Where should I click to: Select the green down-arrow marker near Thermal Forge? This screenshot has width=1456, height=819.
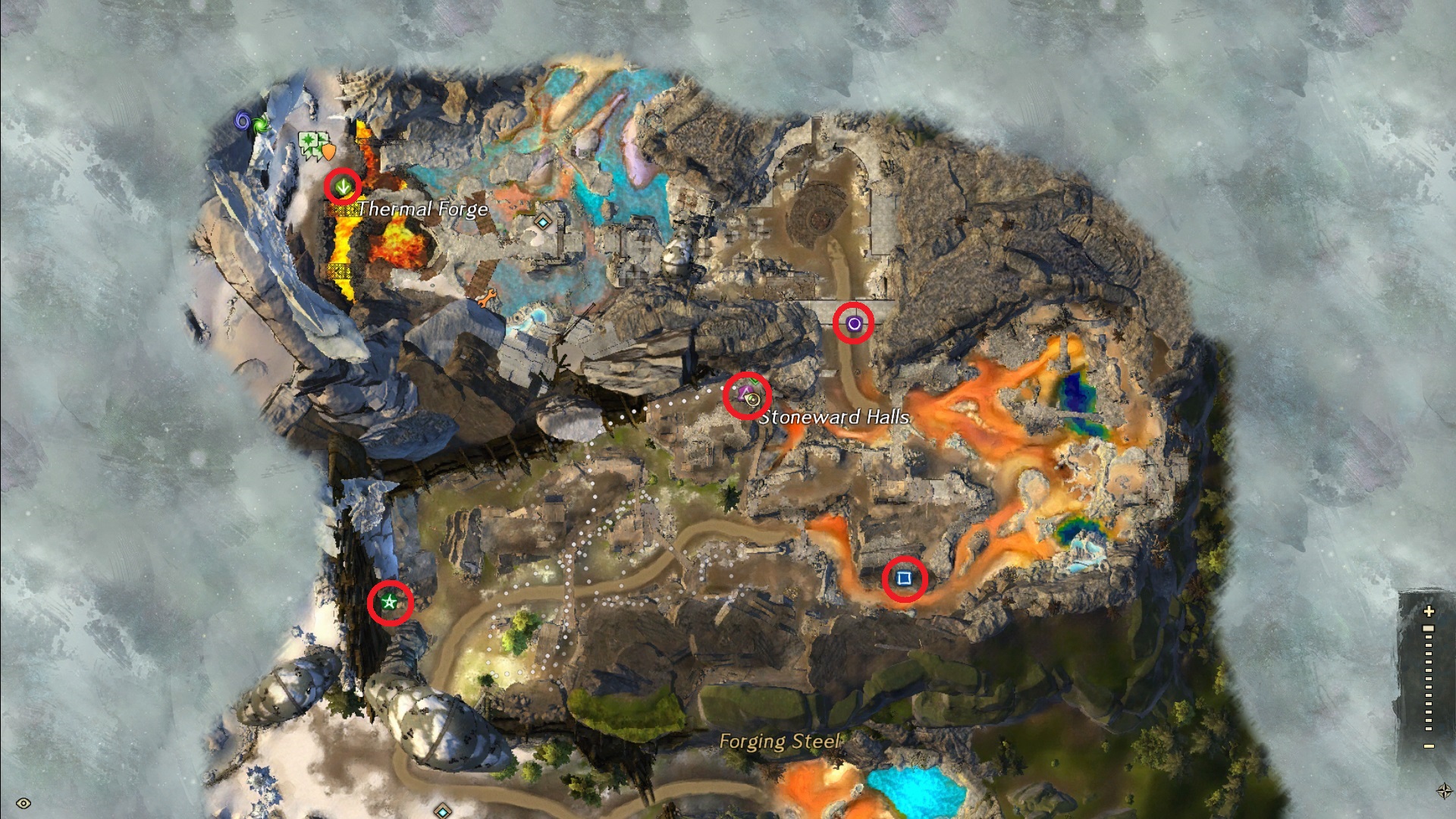[x=343, y=185]
